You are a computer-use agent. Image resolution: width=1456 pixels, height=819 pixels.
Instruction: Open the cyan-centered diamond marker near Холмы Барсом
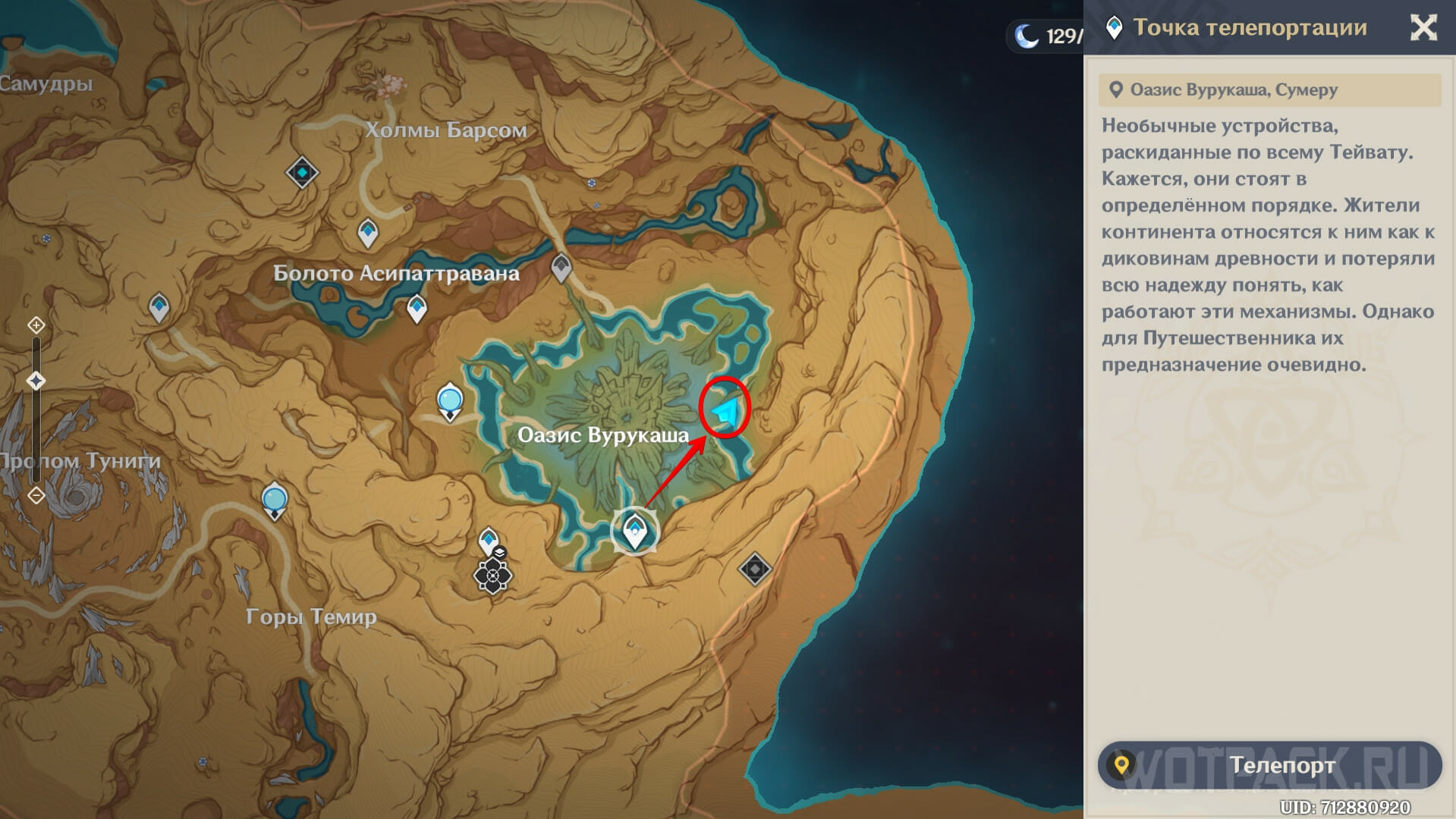[302, 173]
